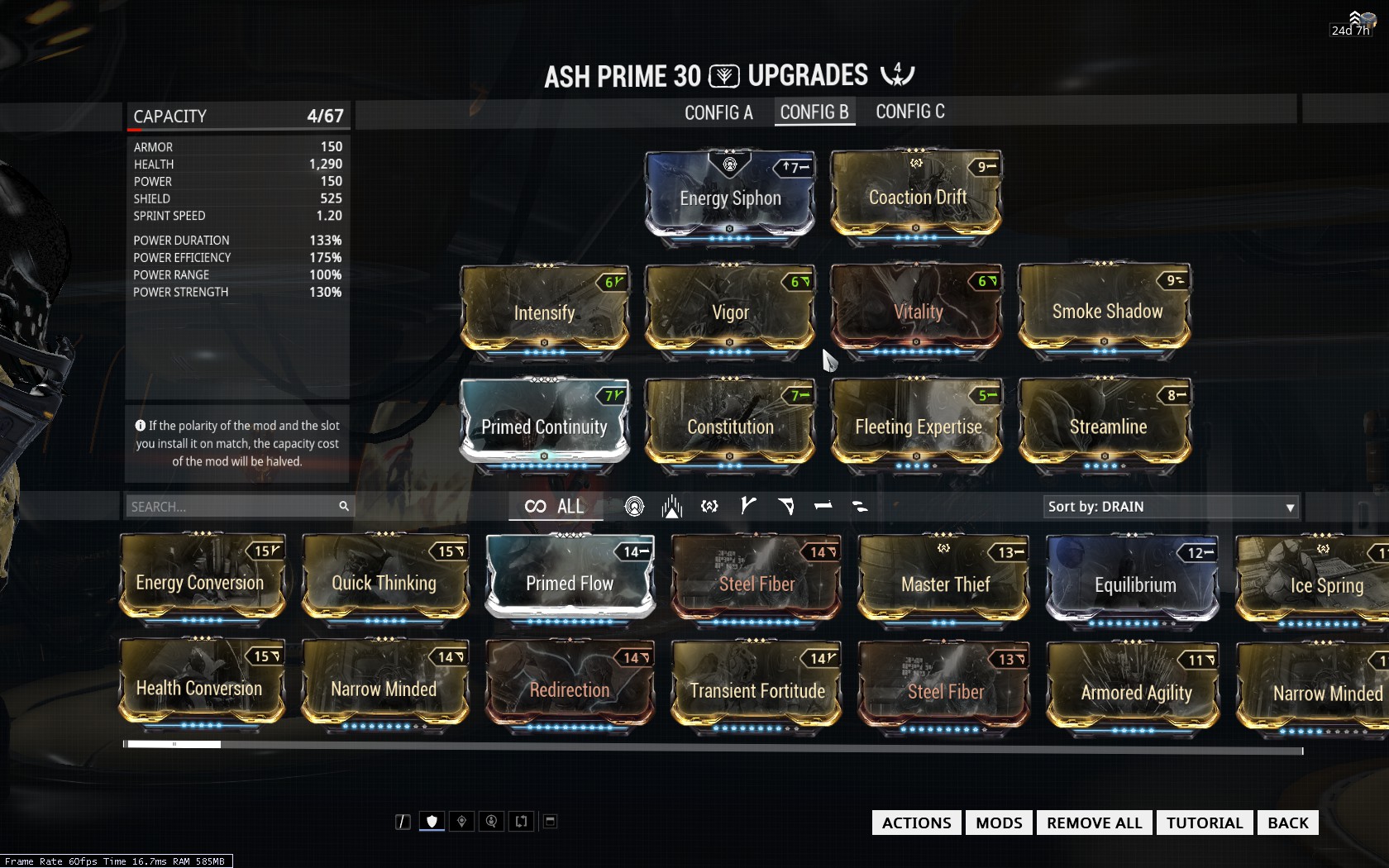Select the Coaction Drift exilus mod
Image resolution: width=1389 pixels, height=868 pixels.
pos(917,197)
